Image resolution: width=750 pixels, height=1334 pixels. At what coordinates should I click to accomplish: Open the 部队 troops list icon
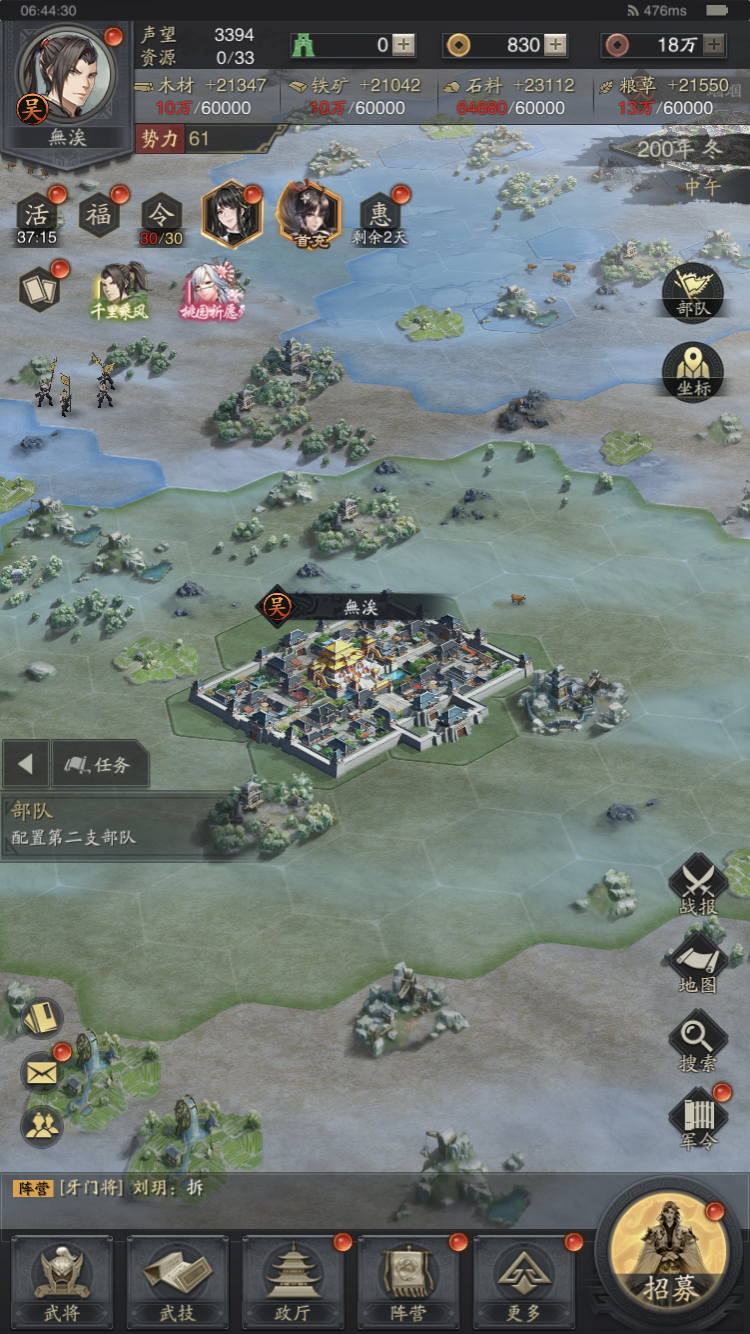point(693,292)
